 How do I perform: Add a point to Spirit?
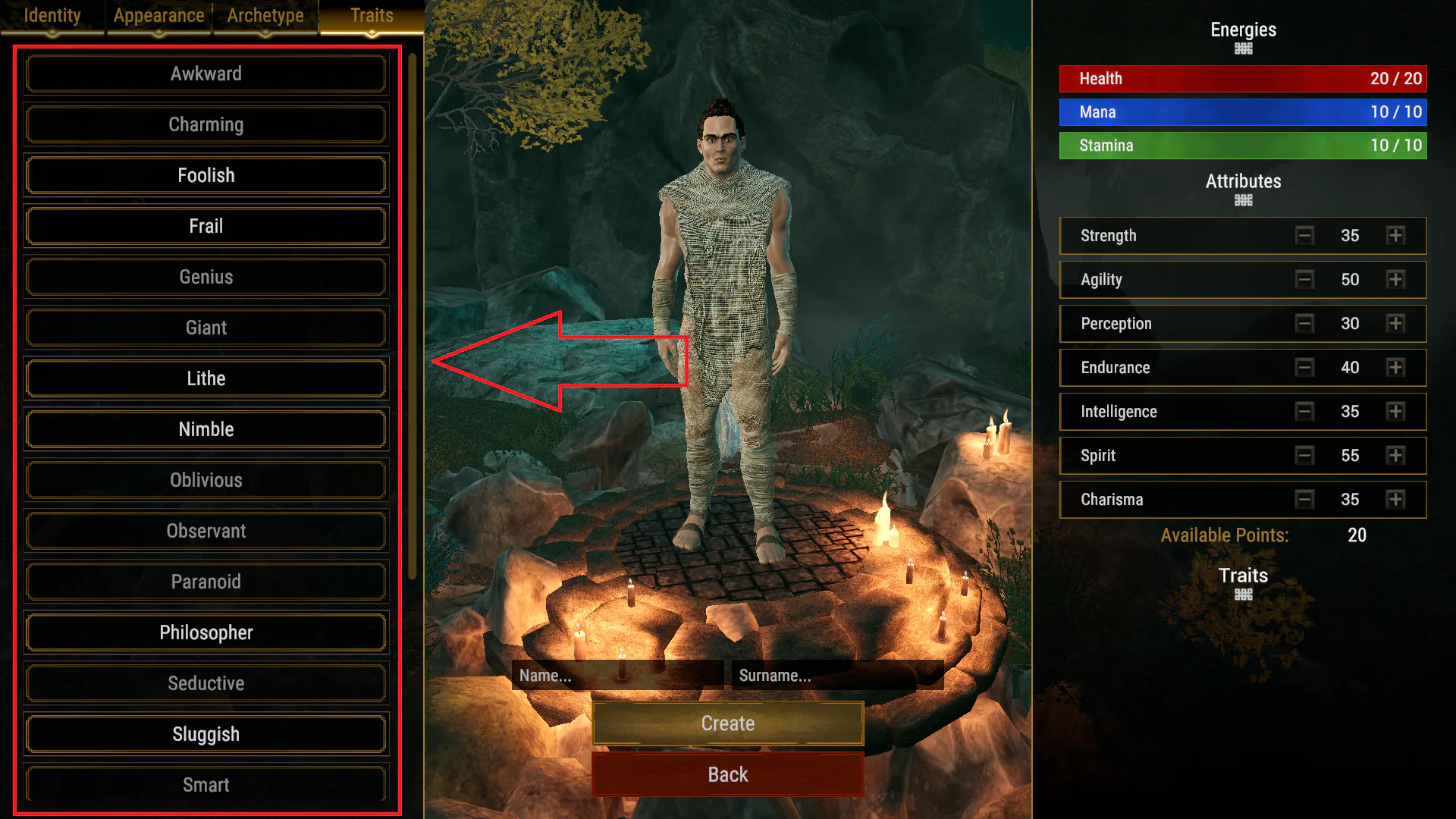[1395, 455]
